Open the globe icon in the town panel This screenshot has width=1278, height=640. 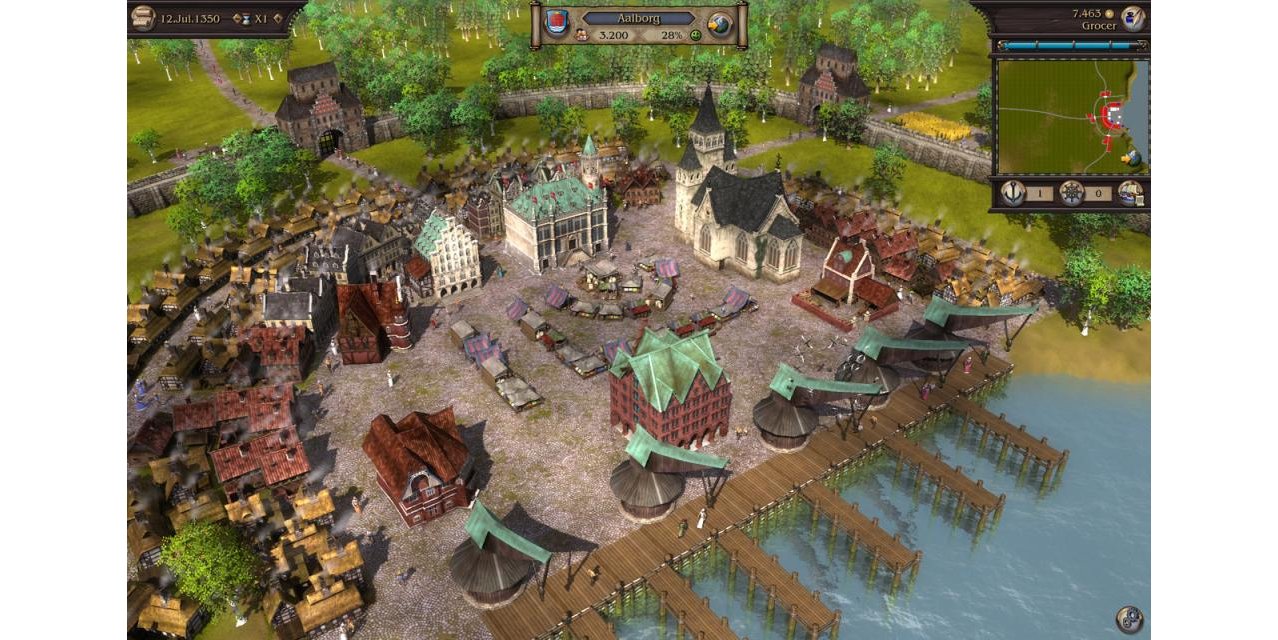[719, 24]
